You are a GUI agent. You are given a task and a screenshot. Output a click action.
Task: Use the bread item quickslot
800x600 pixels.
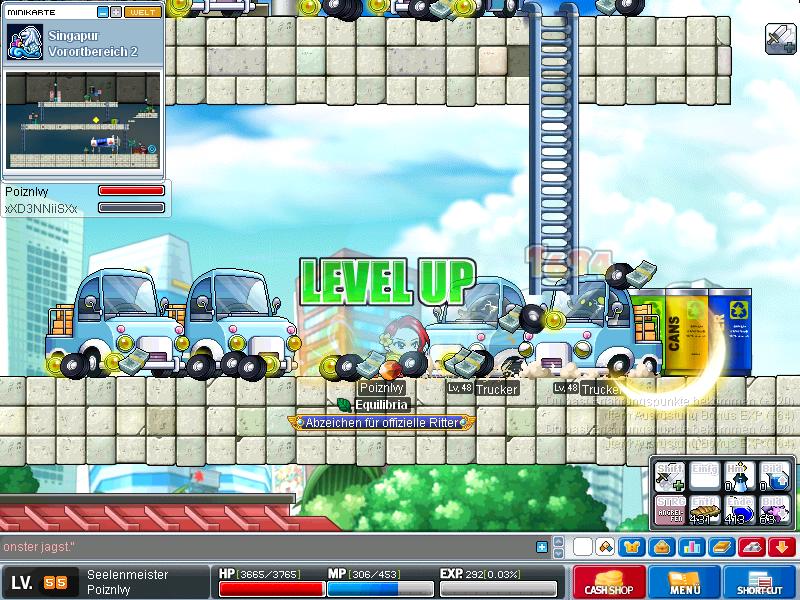pos(703,510)
